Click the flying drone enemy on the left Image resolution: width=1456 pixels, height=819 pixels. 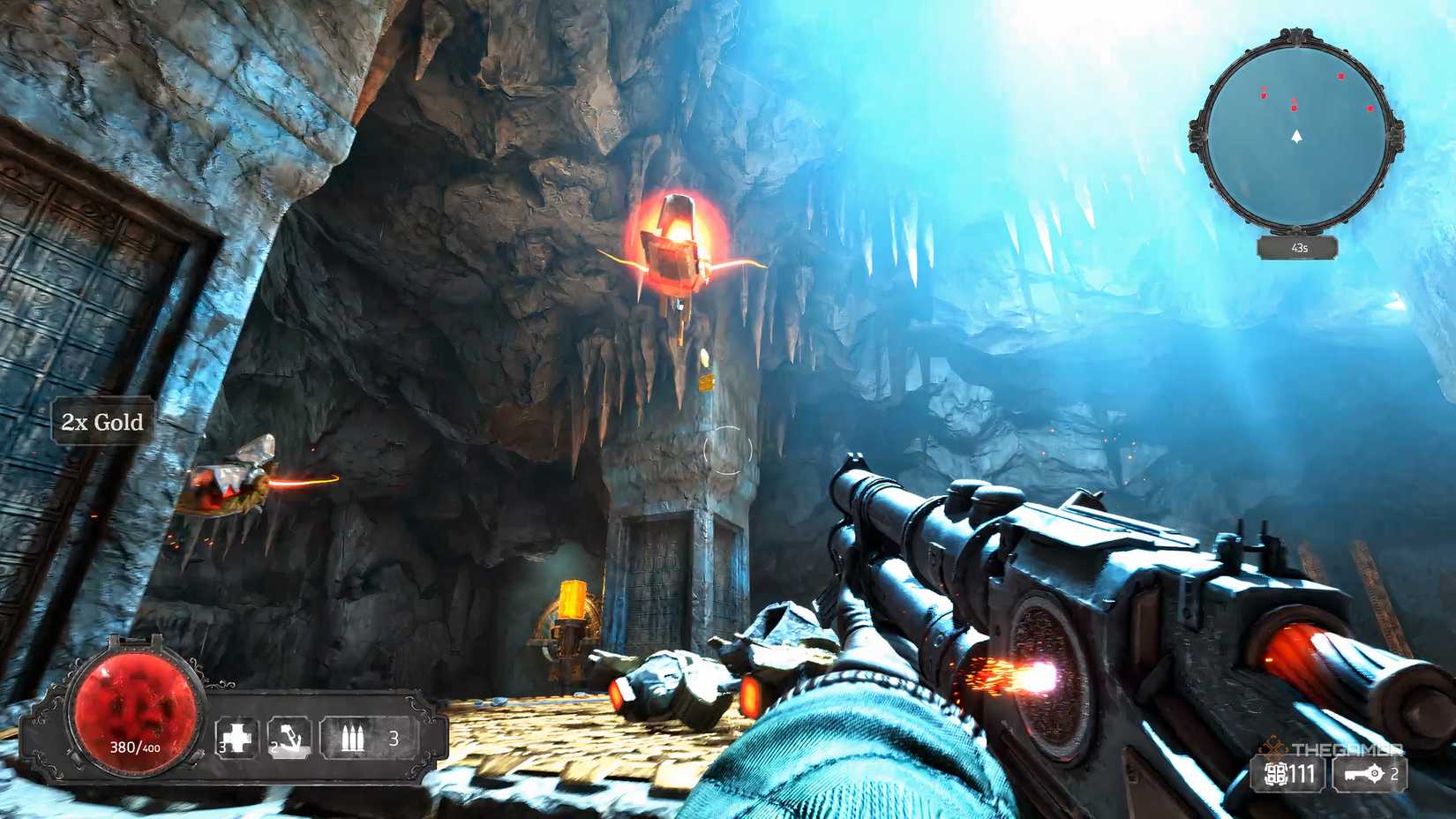(x=231, y=487)
